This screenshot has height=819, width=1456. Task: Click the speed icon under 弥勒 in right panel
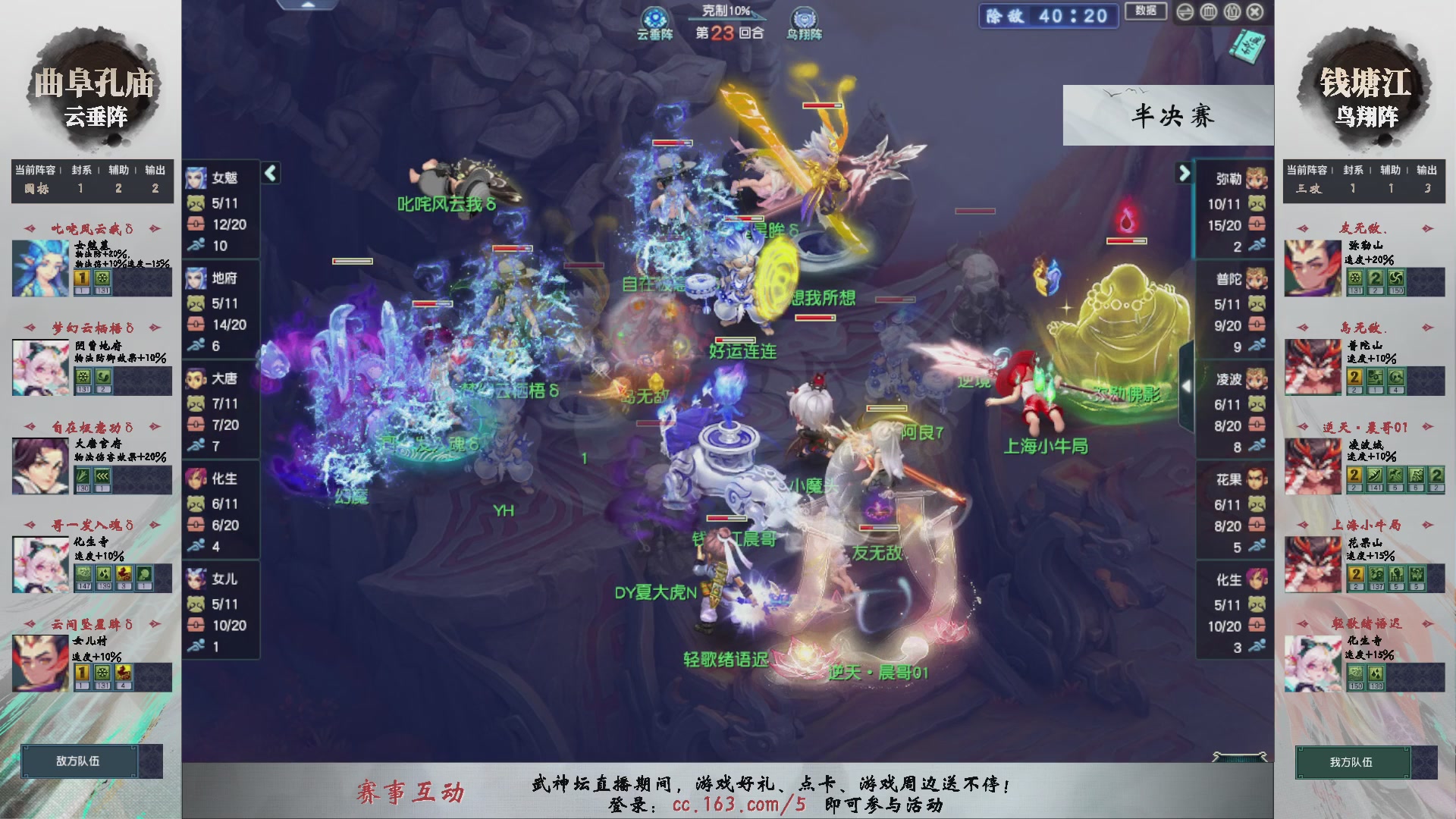[1257, 246]
